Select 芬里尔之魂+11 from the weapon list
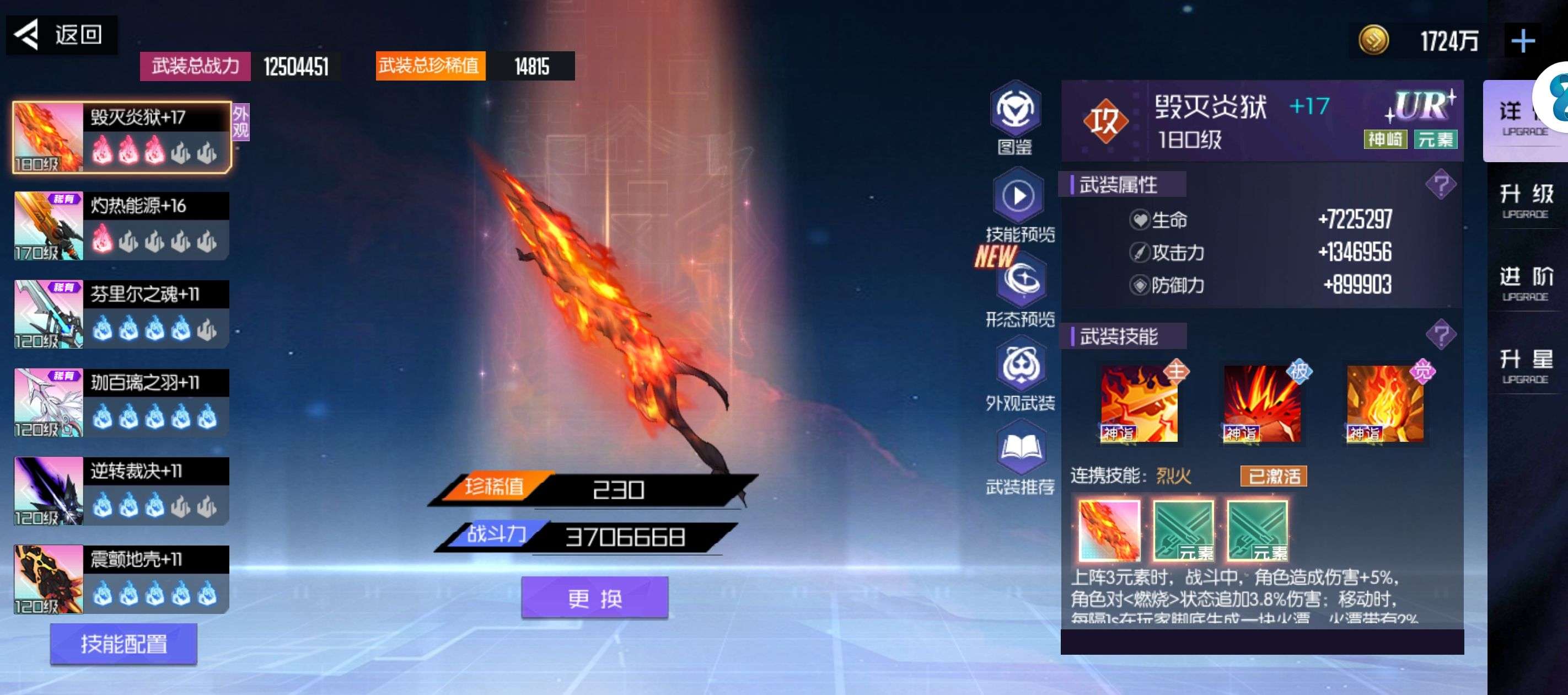The image size is (1568, 695). point(122,314)
